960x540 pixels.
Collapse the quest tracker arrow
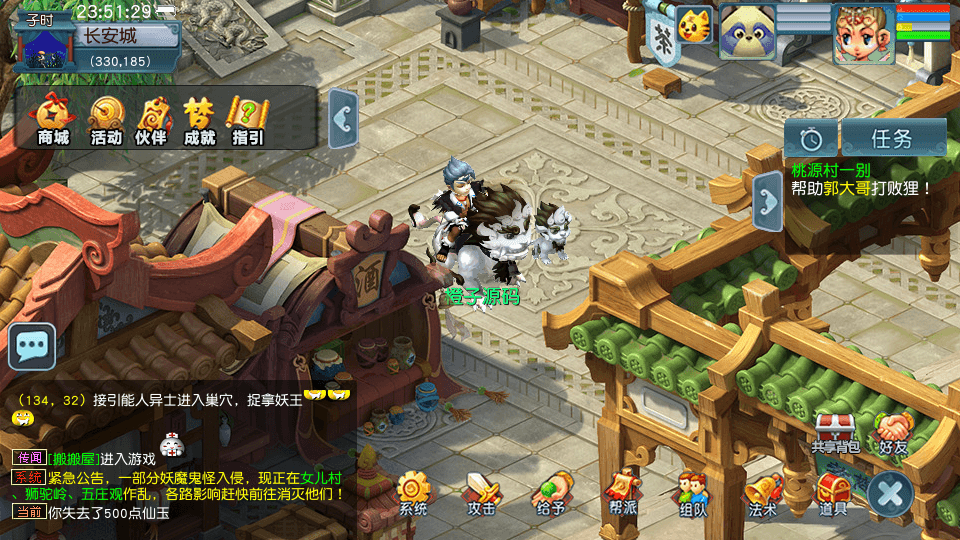point(767,201)
